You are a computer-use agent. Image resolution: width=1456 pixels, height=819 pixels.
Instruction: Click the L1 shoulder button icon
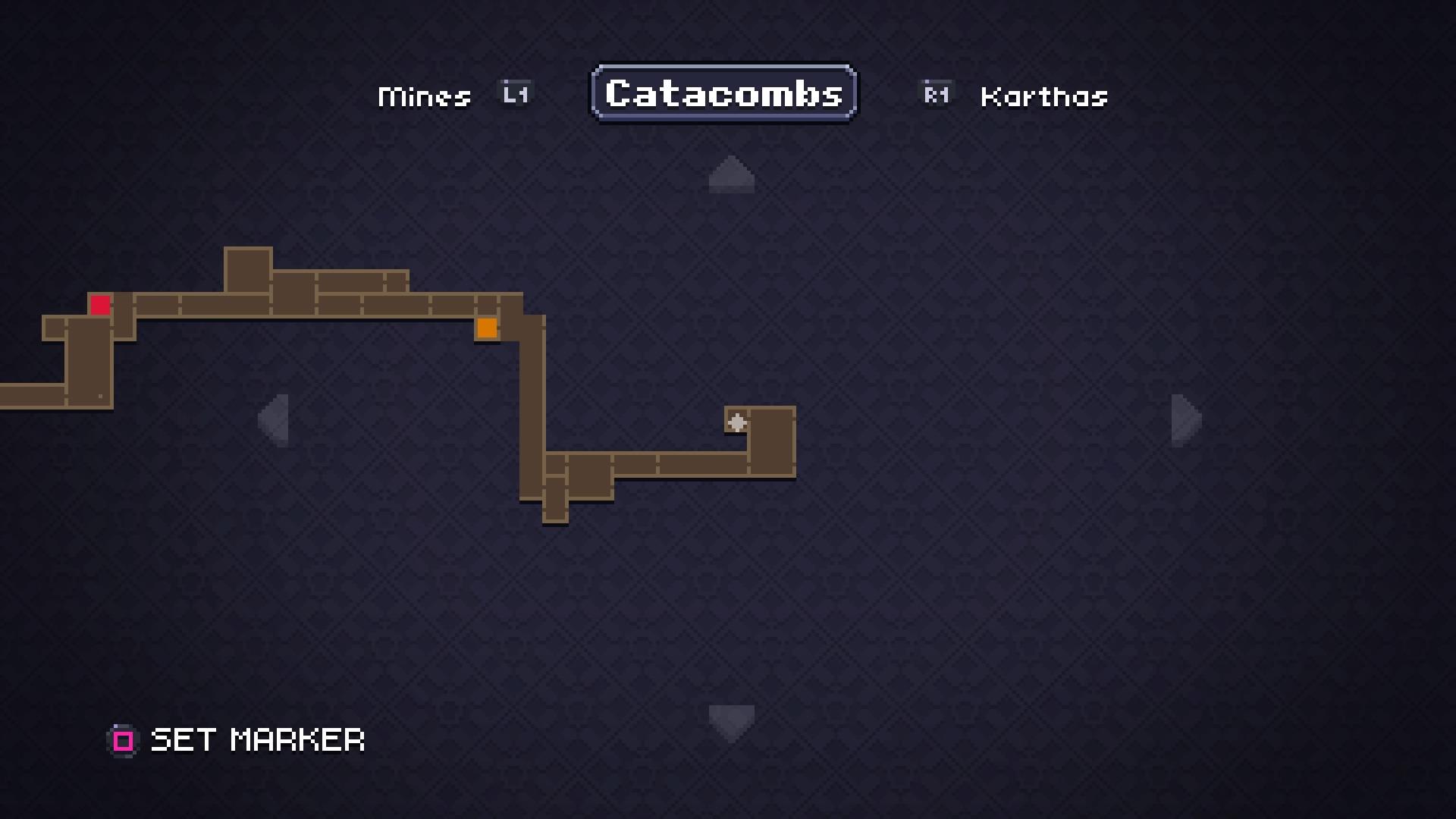tap(514, 93)
